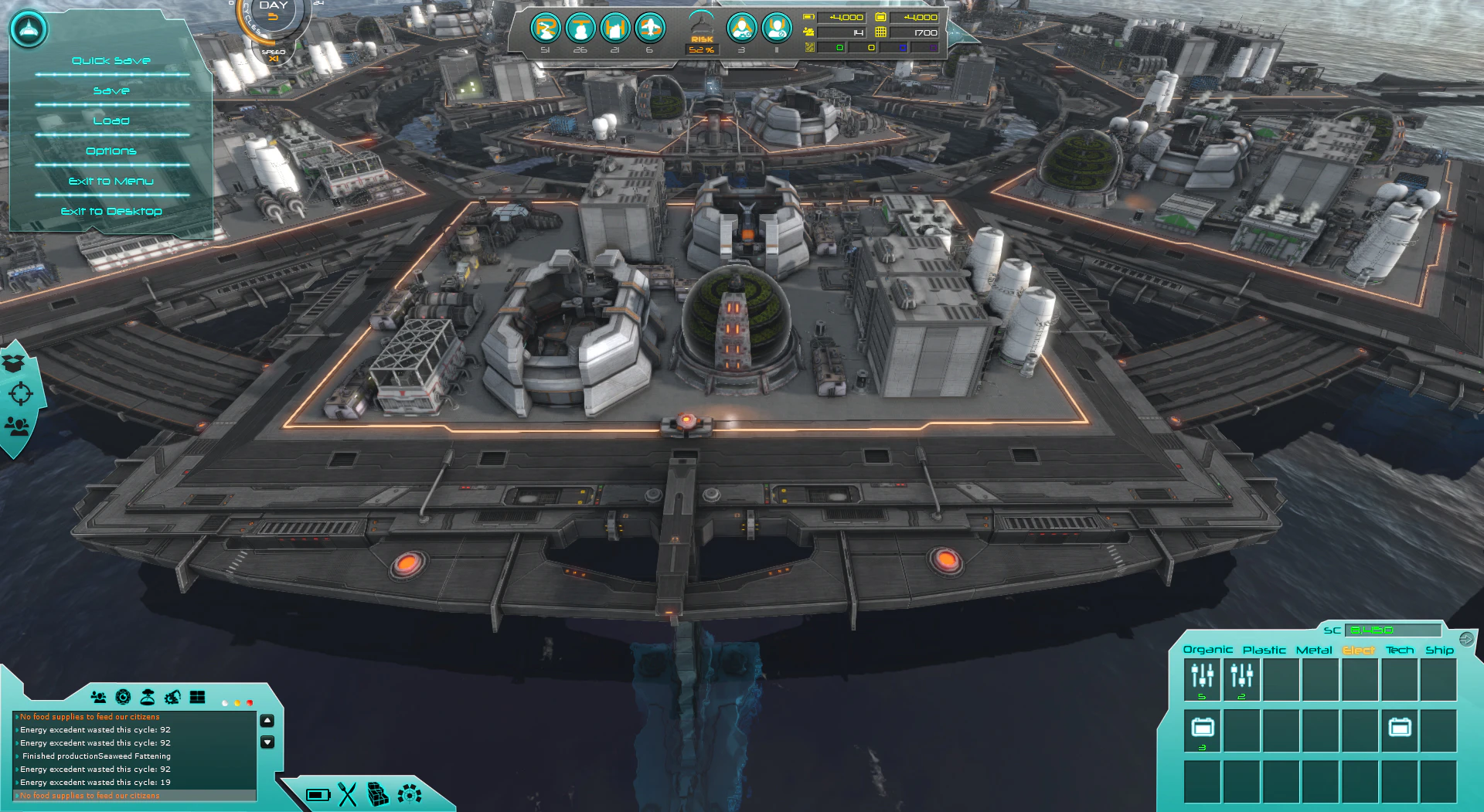Open the surveillance eye icon in message panel toolbar

[122, 697]
